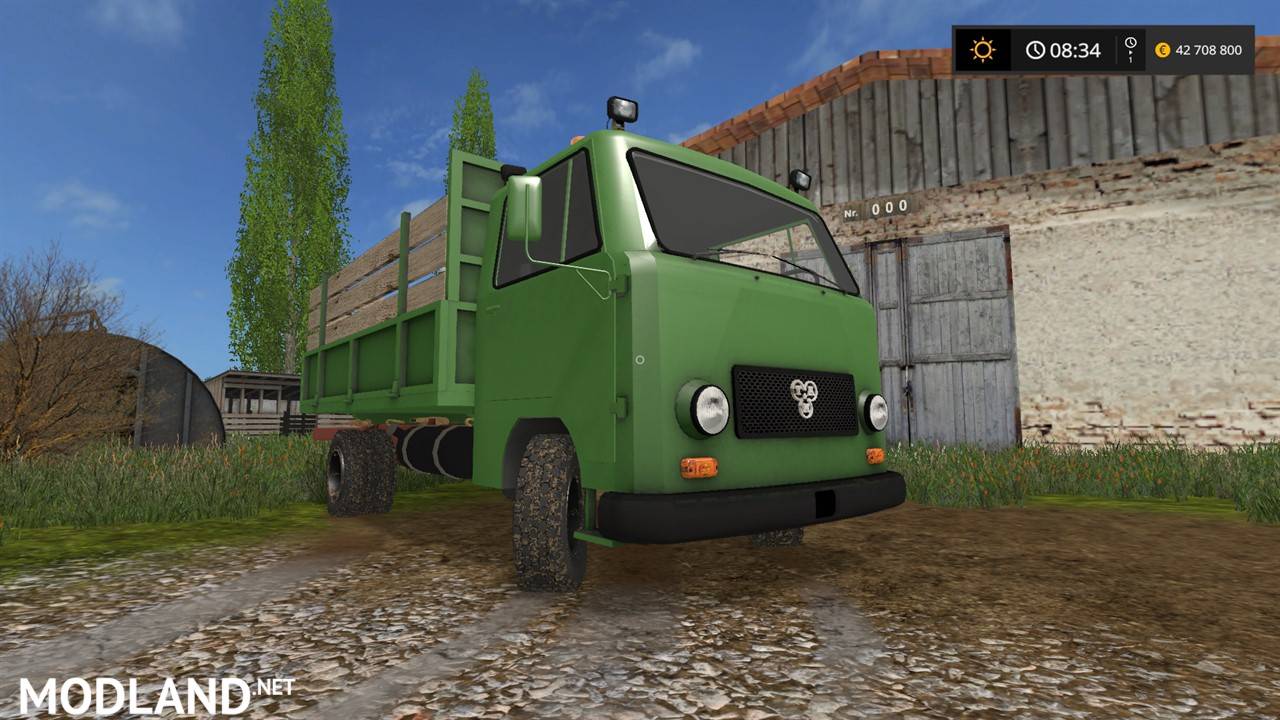Select the roof-mounted spotlight on the cab

(x=621, y=107)
